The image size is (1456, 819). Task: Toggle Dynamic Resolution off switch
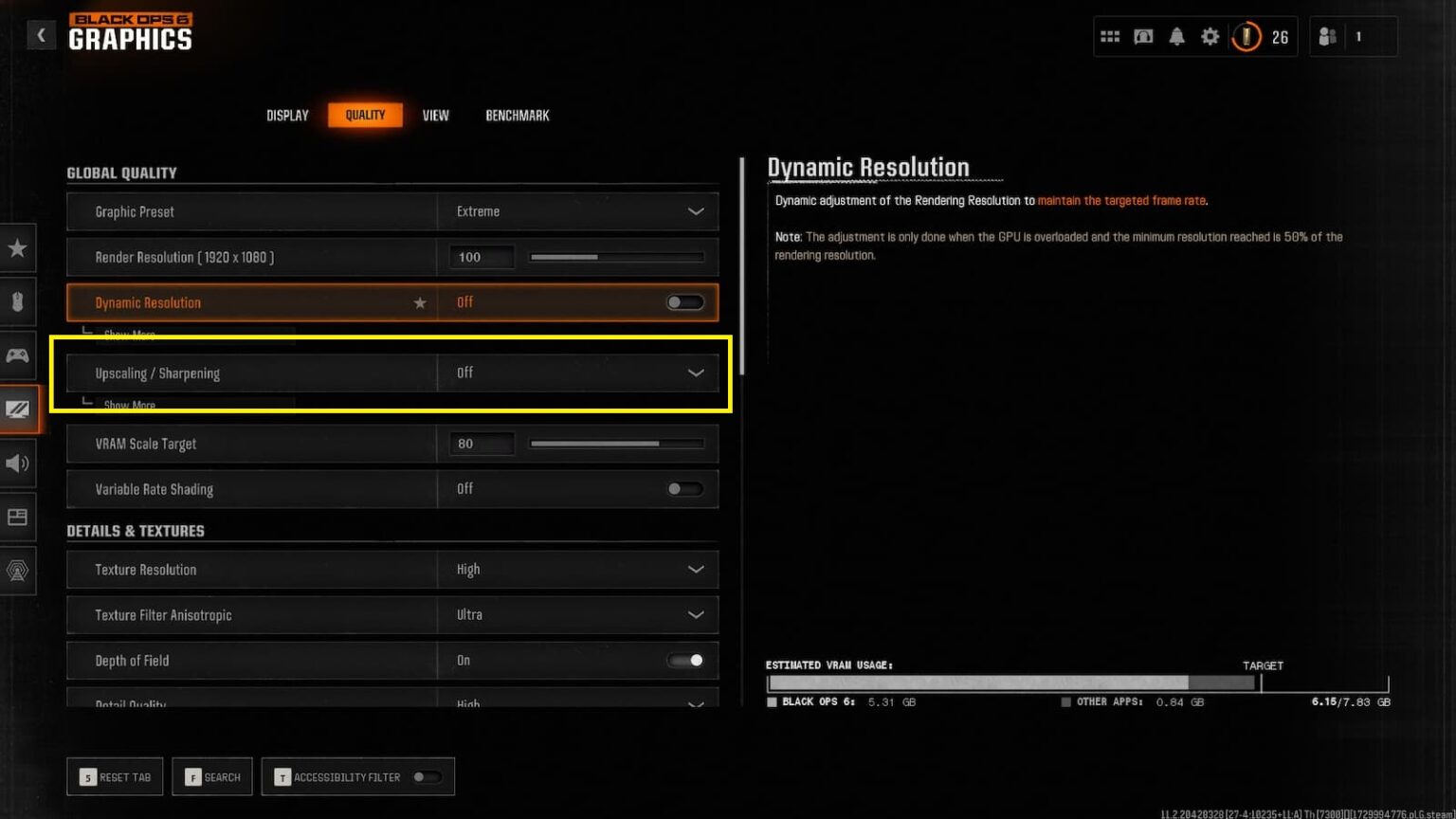(x=684, y=301)
